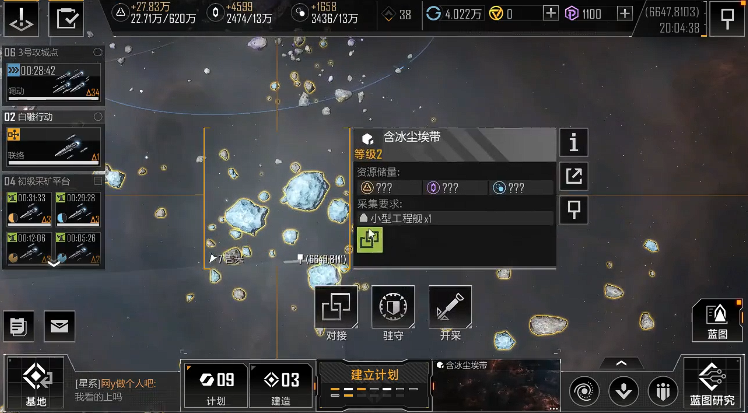Choose the 驻守 garrison action
Image resolution: width=748 pixels, height=413 pixels.
(393, 311)
